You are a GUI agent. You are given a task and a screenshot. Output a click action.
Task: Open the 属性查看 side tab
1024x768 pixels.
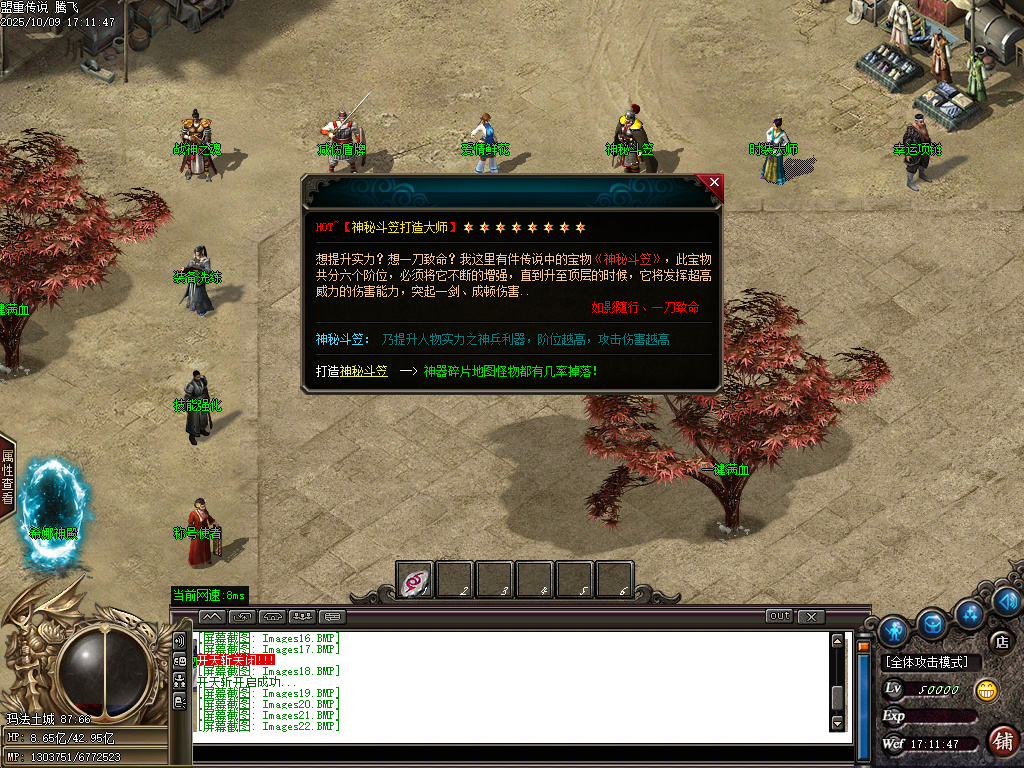click(x=7, y=476)
